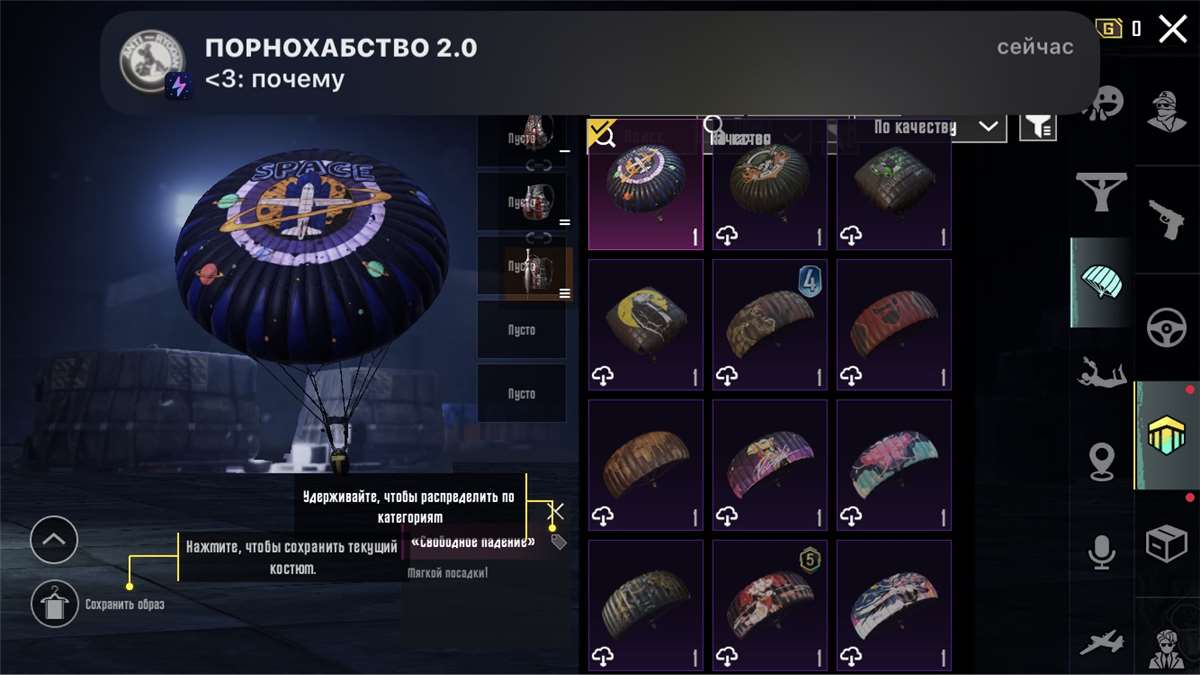Open the location pin category
1200x675 pixels.
pyautogui.click(x=1102, y=462)
